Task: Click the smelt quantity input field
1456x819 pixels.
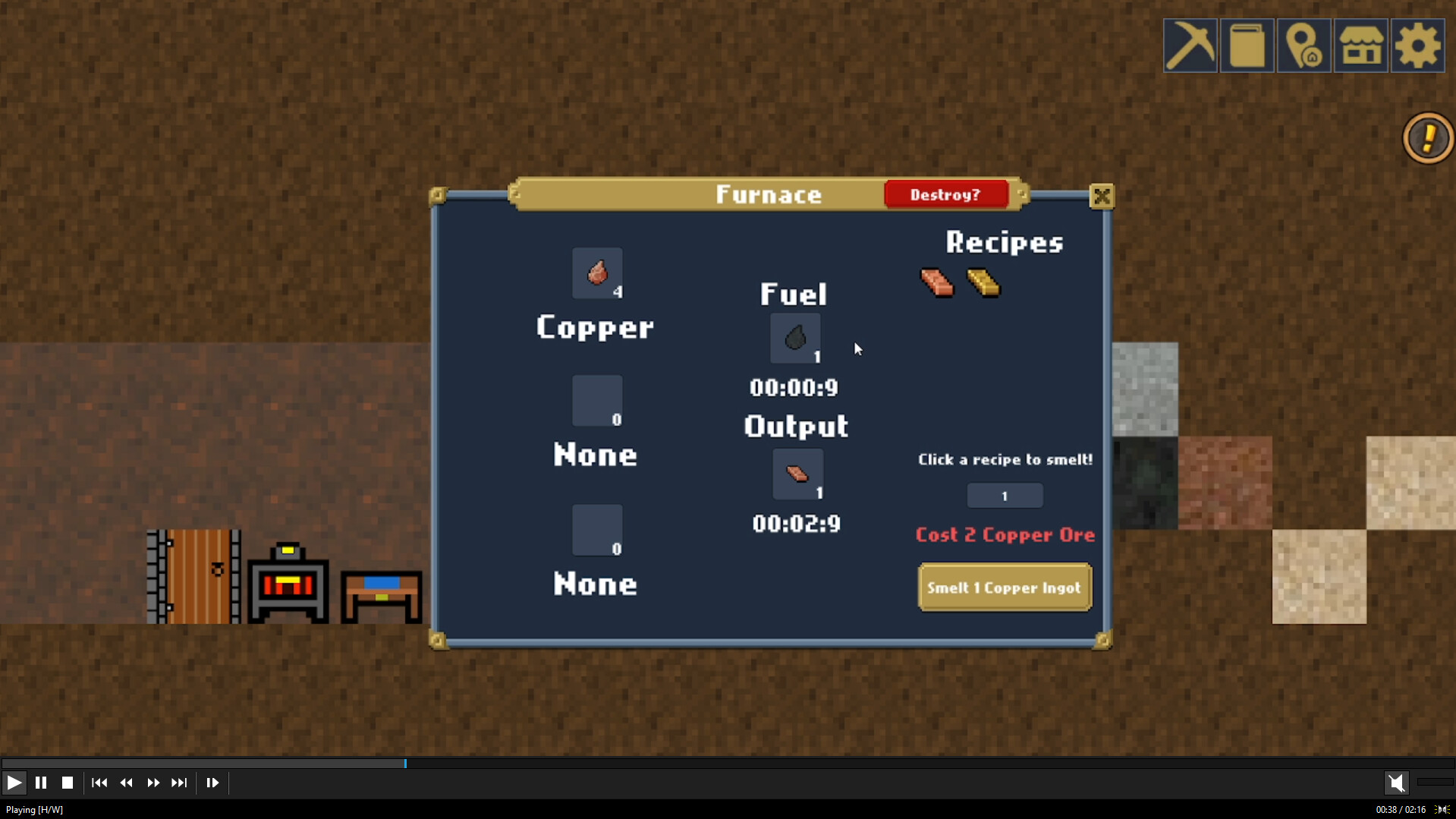Action: (x=1005, y=495)
